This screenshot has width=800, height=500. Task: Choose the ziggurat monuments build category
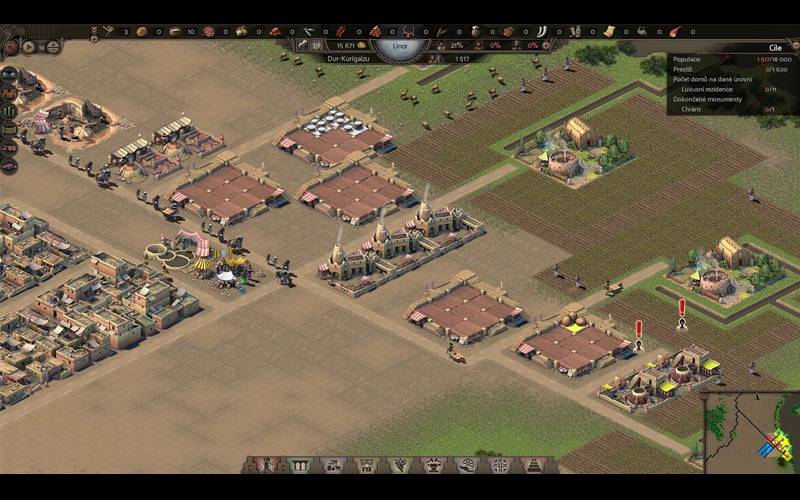533,465
